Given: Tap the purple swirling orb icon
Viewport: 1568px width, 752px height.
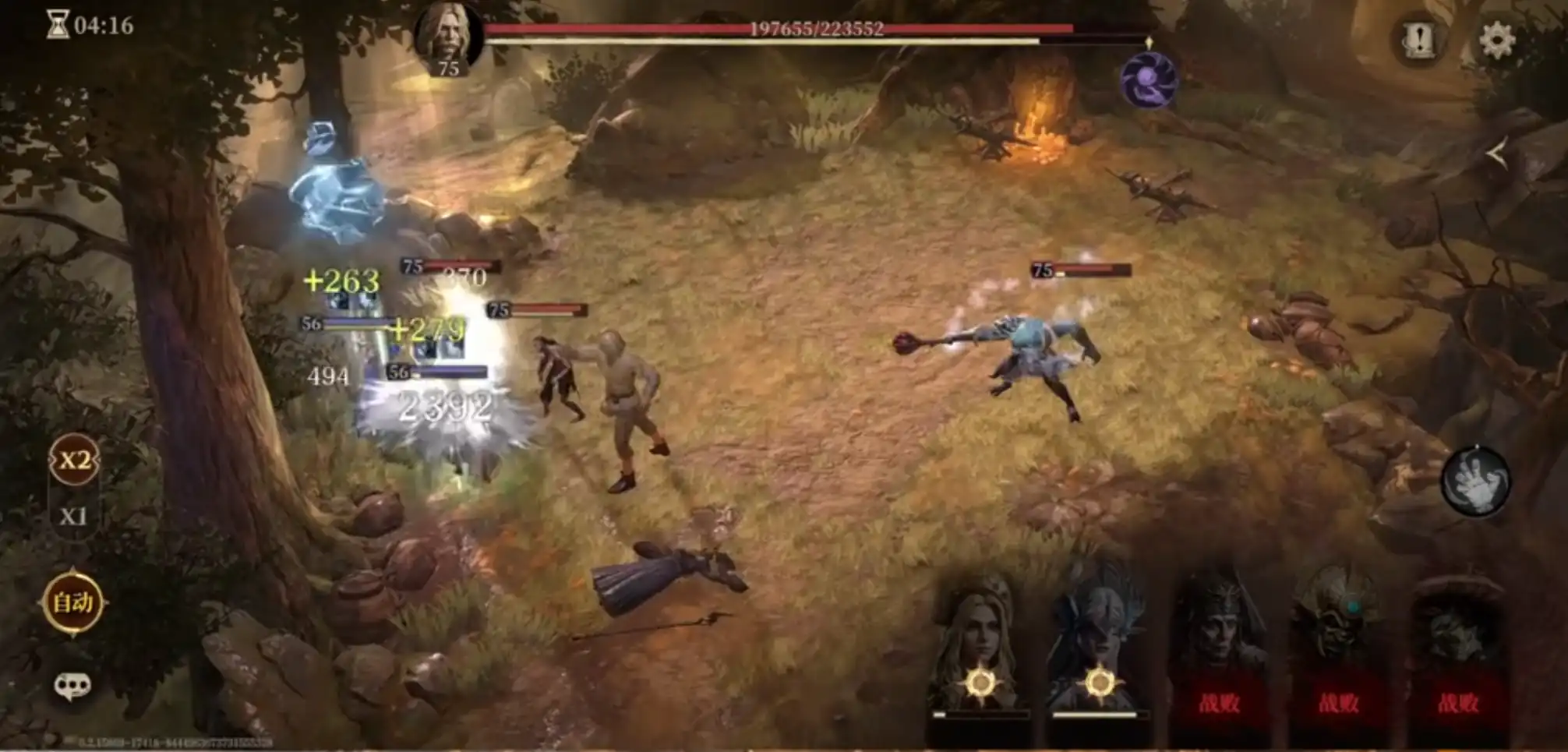Looking at the screenshot, I should 1148,79.
